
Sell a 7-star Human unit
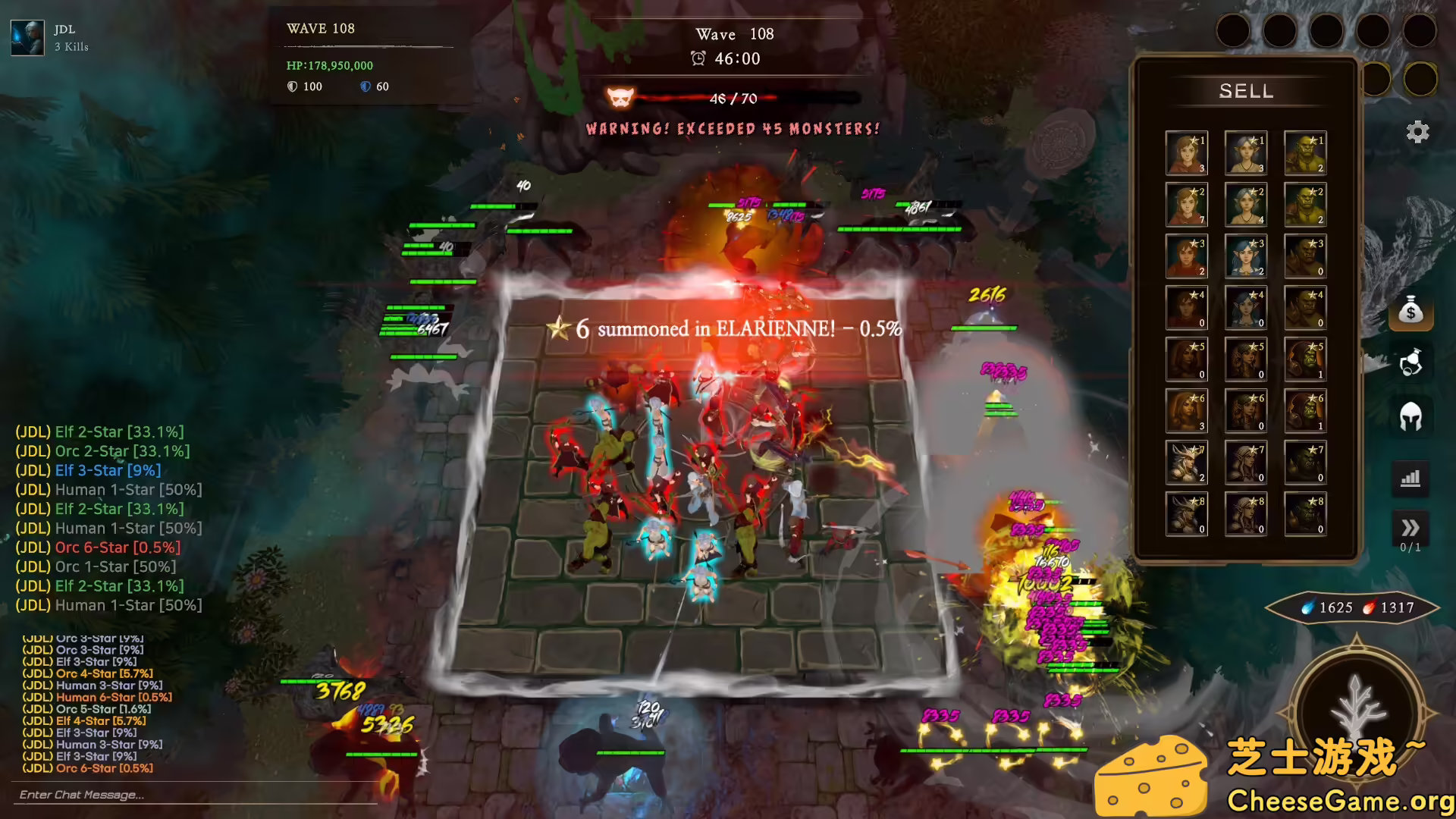pos(1186,463)
